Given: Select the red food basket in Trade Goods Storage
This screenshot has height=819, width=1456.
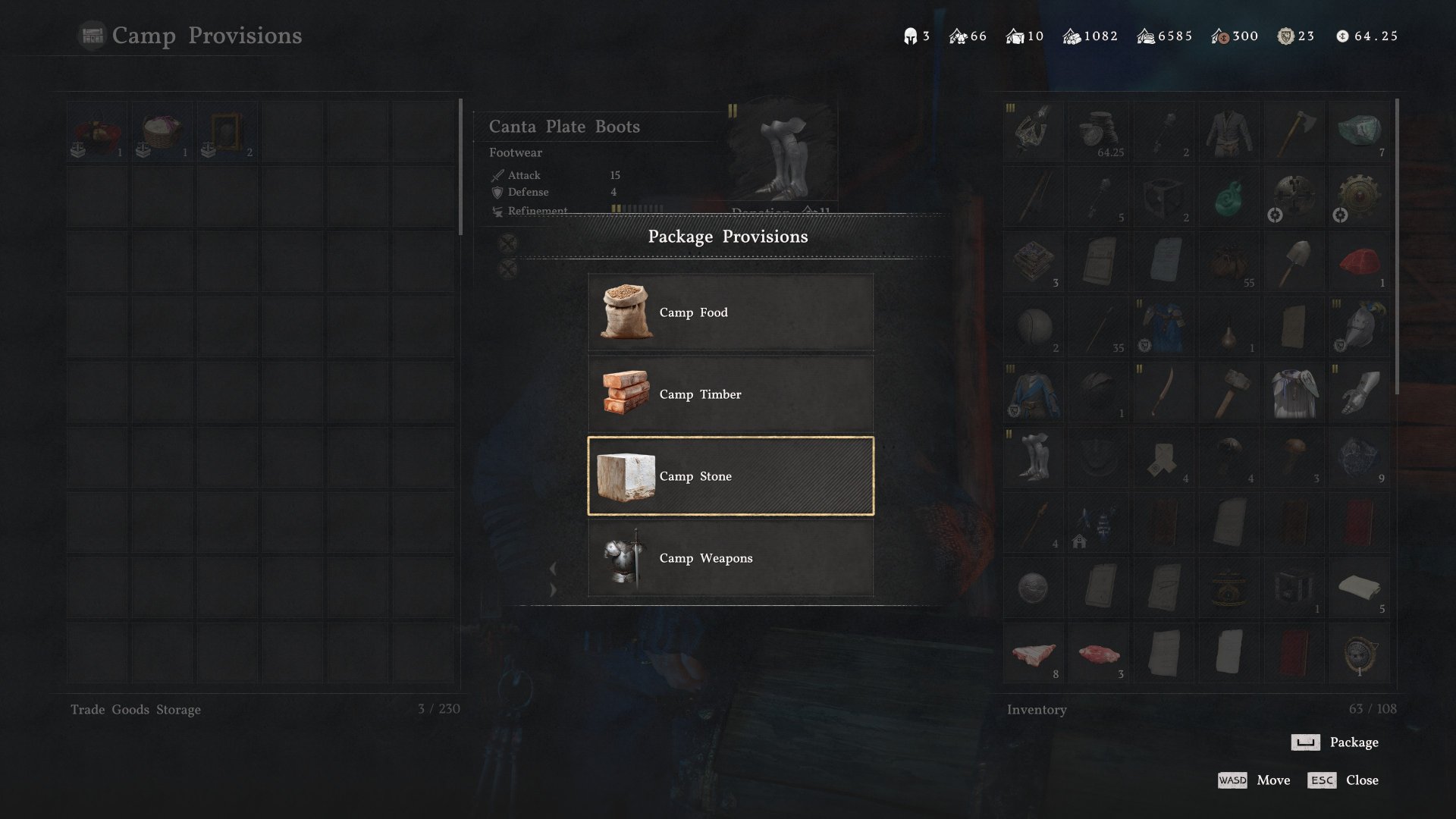Looking at the screenshot, I should pyautogui.click(x=96, y=129).
